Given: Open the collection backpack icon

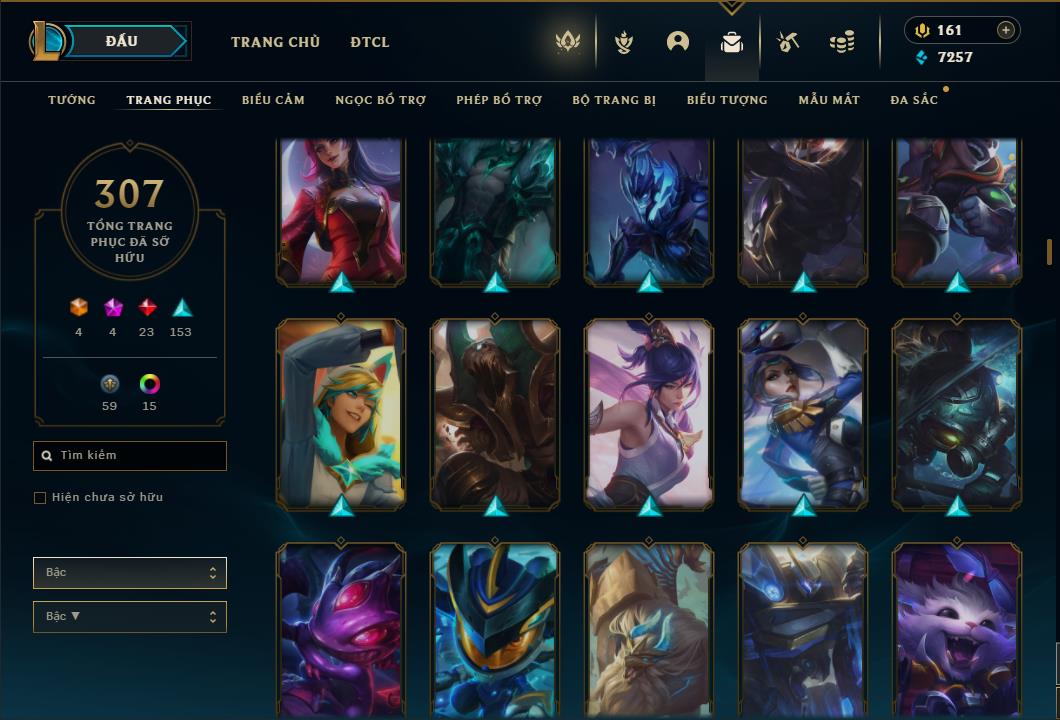Looking at the screenshot, I should (x=732, y=42).
